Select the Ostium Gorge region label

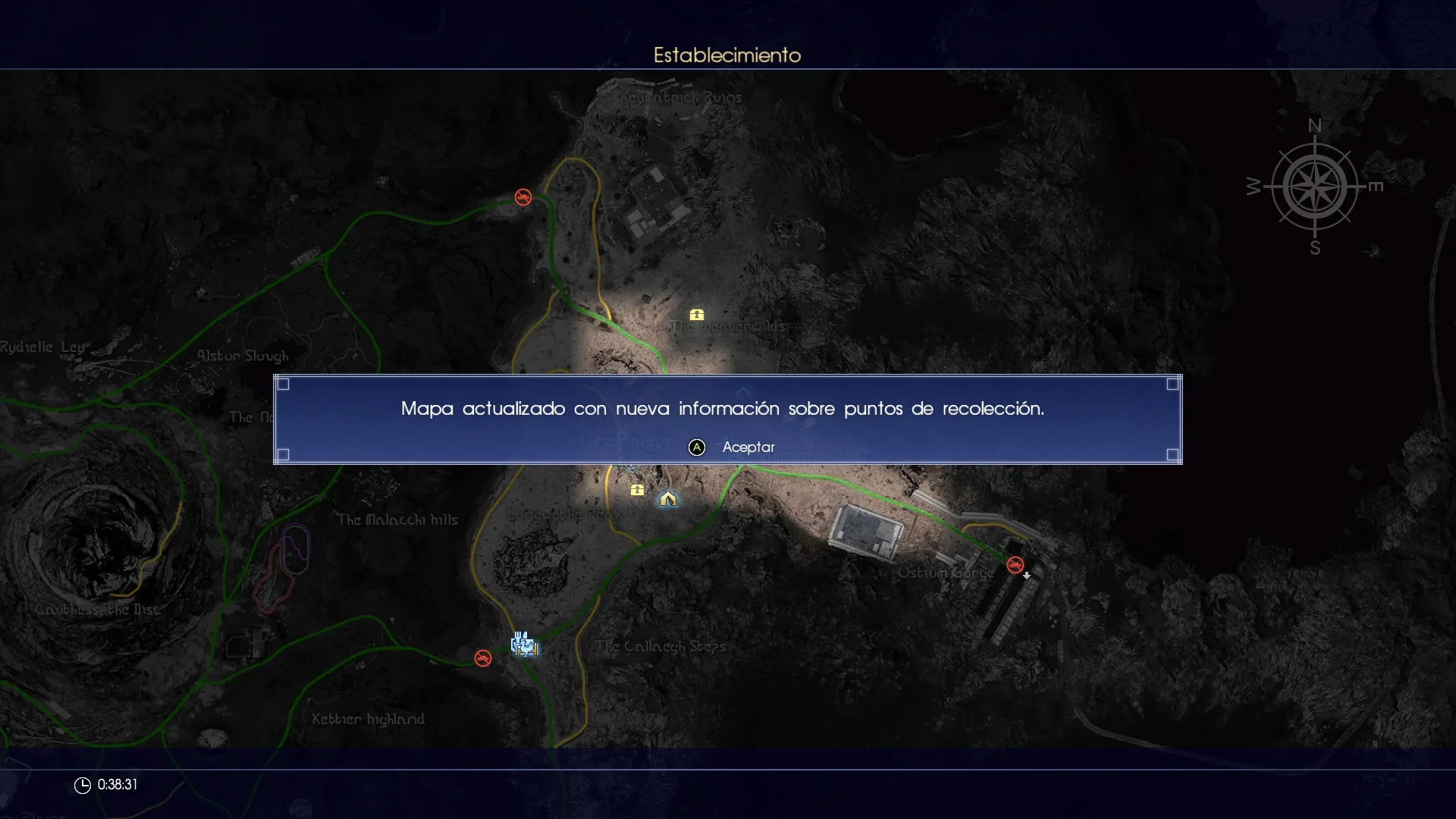(x=947, y=573)
